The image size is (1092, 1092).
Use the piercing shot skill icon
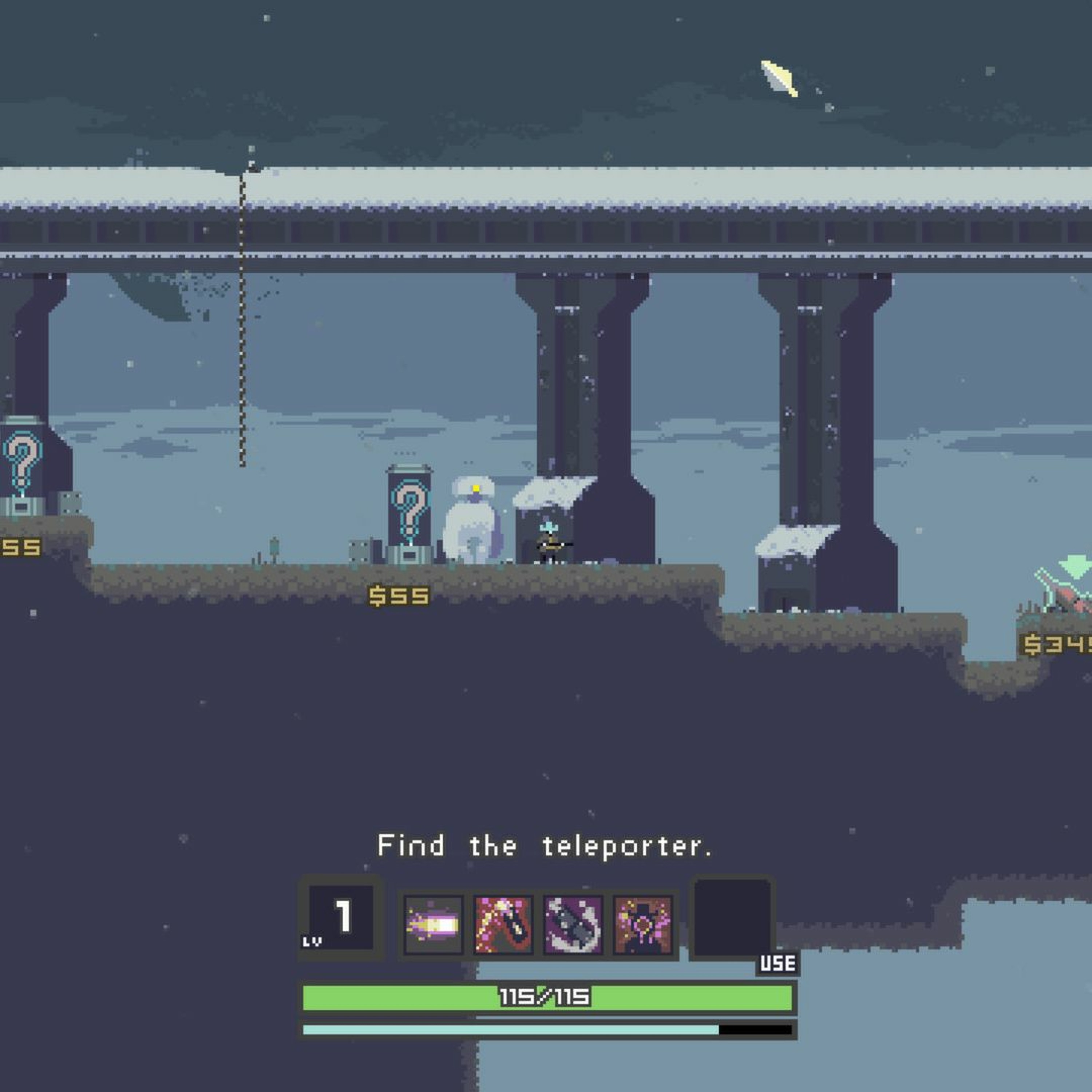point(503,925)
